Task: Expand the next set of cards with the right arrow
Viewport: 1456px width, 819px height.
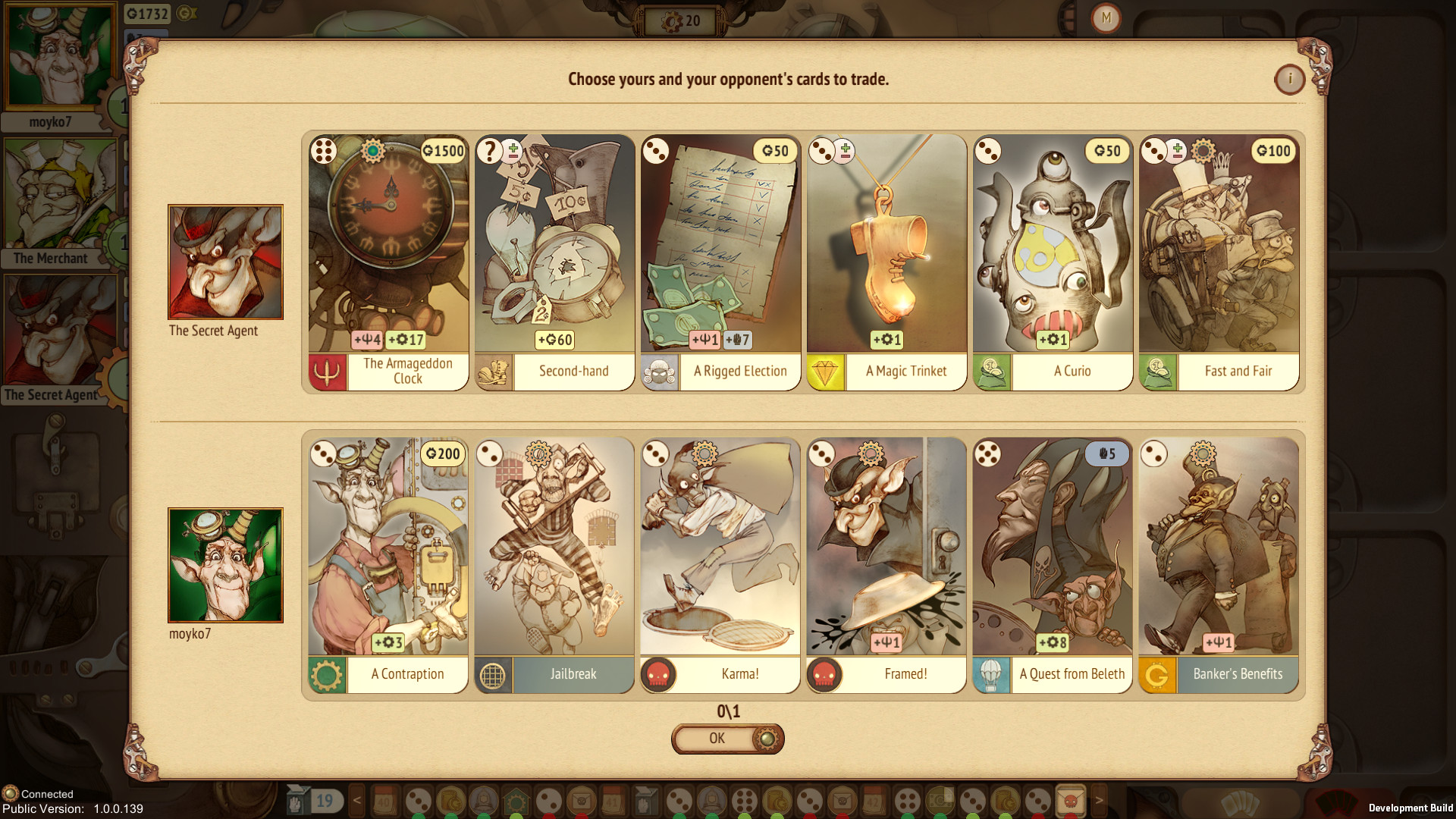Action: pyautogui.click(x=1100, y=800)
